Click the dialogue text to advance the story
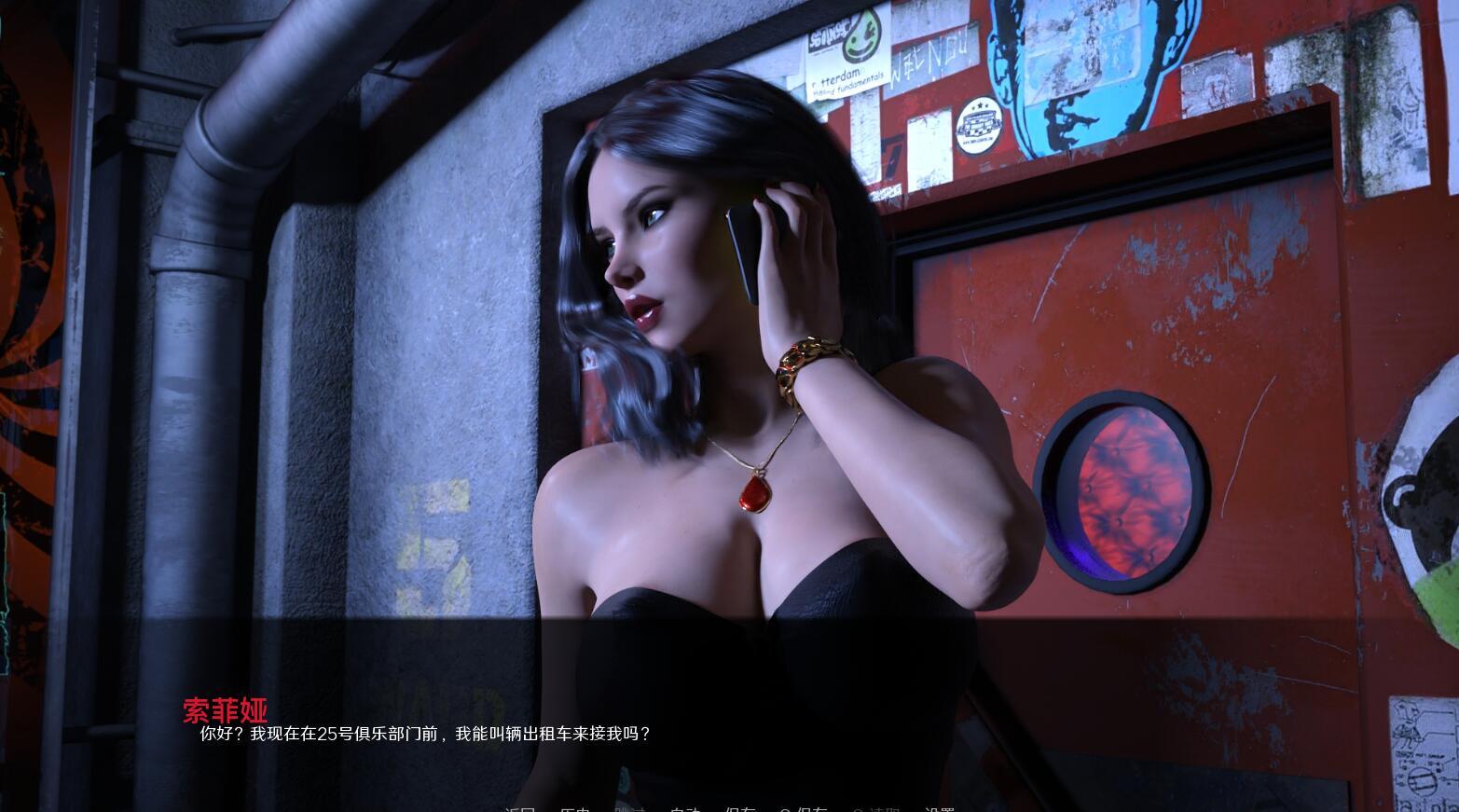This screenshot has width=1459, height=812. [x=425, y=734]
